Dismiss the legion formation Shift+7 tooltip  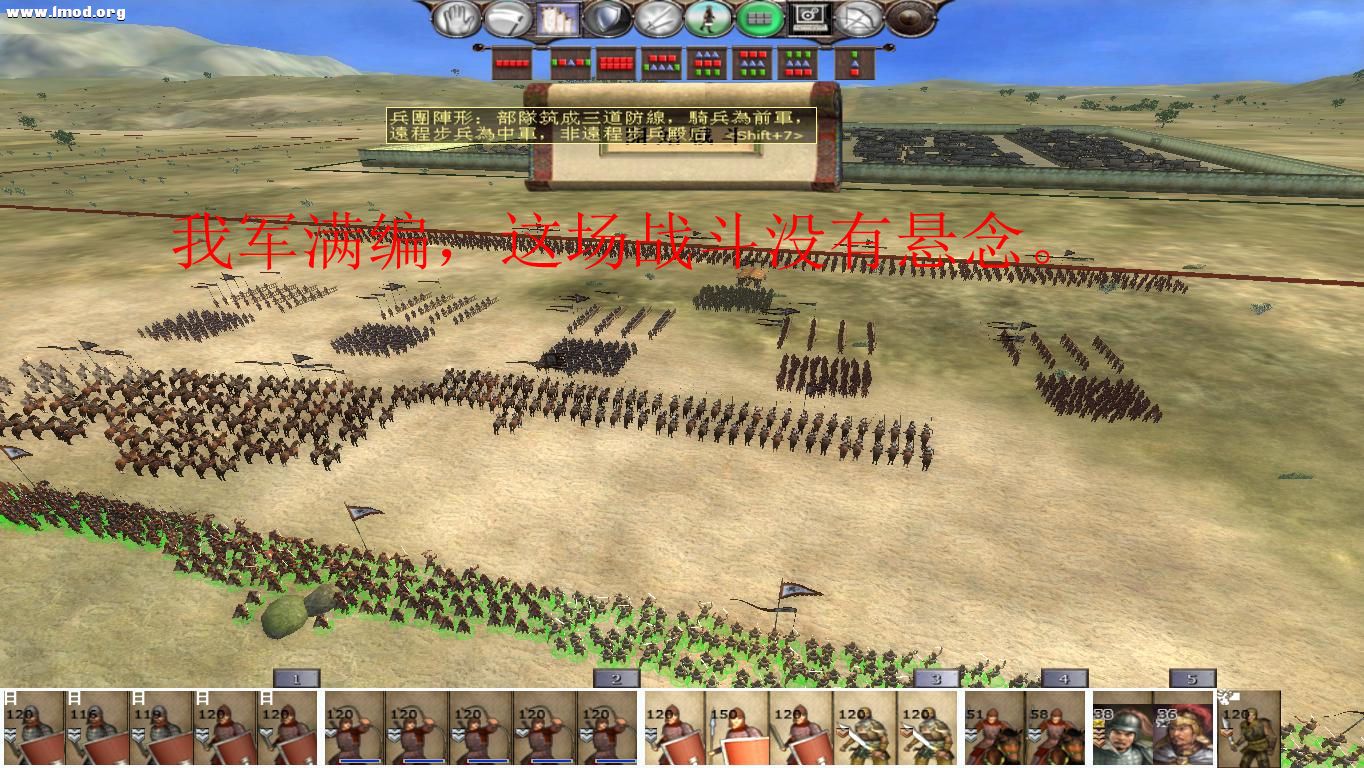(x=600, y=125)
